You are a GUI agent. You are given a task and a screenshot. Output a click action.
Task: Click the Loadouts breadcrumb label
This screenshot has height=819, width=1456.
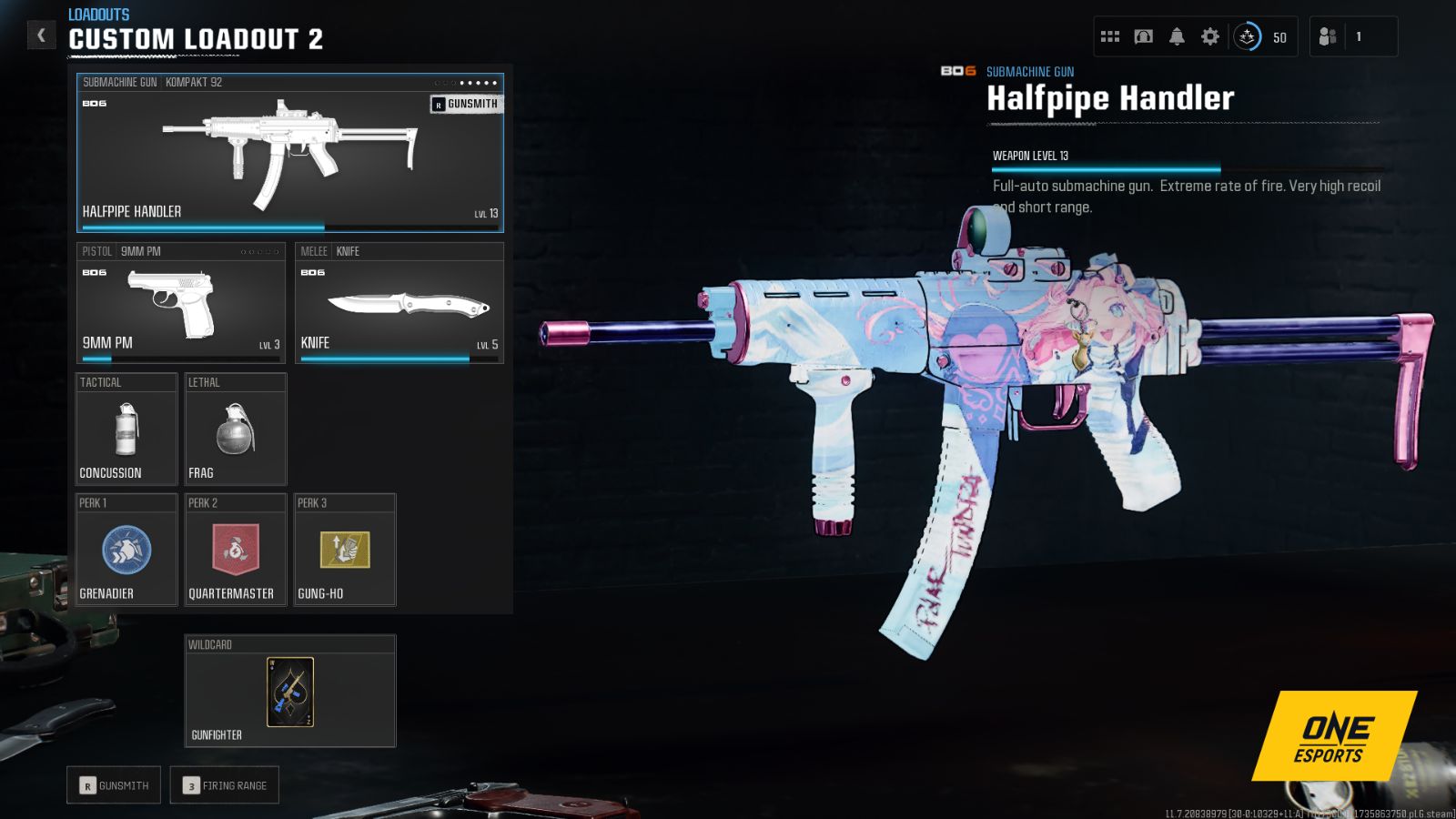click(96, 14)
